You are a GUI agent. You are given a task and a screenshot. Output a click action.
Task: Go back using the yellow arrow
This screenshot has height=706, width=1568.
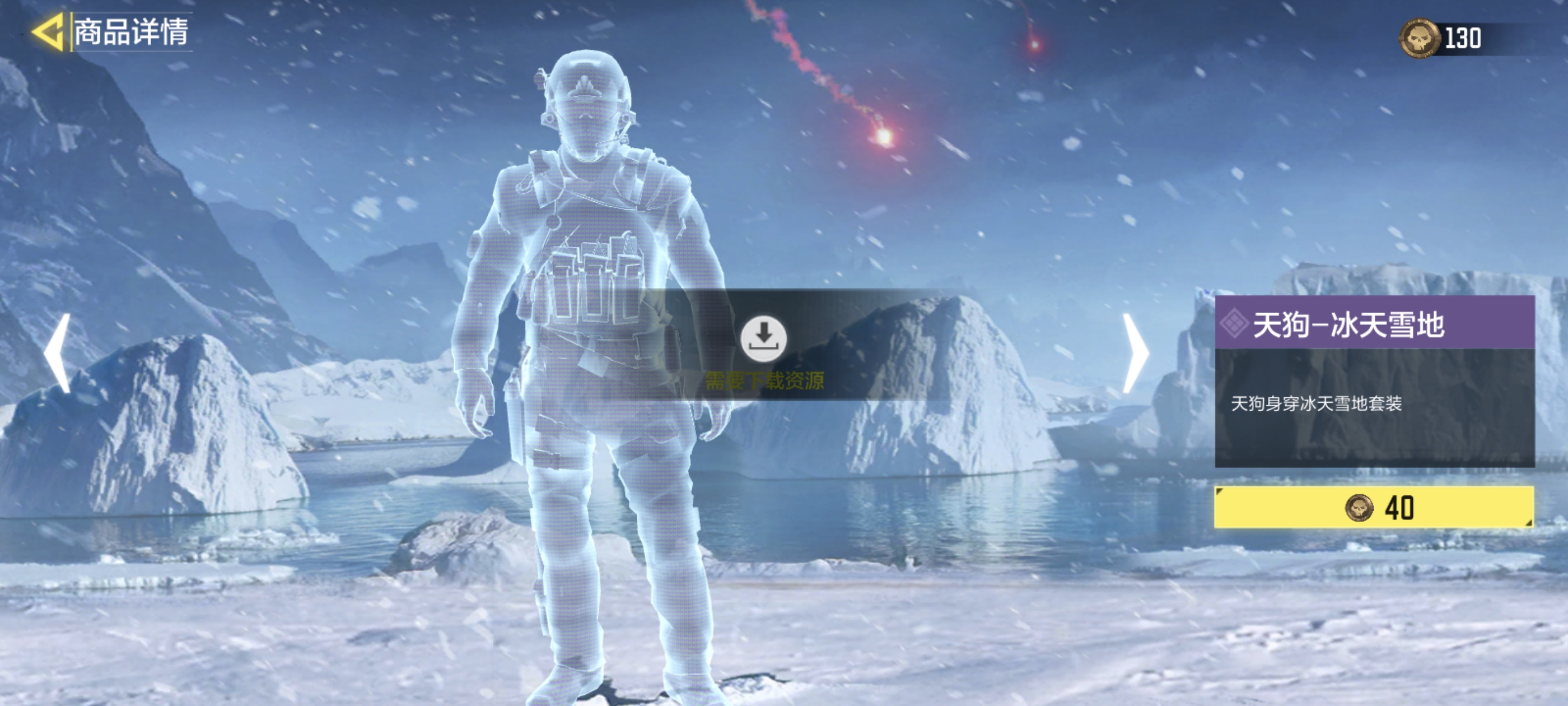point(48,32)
